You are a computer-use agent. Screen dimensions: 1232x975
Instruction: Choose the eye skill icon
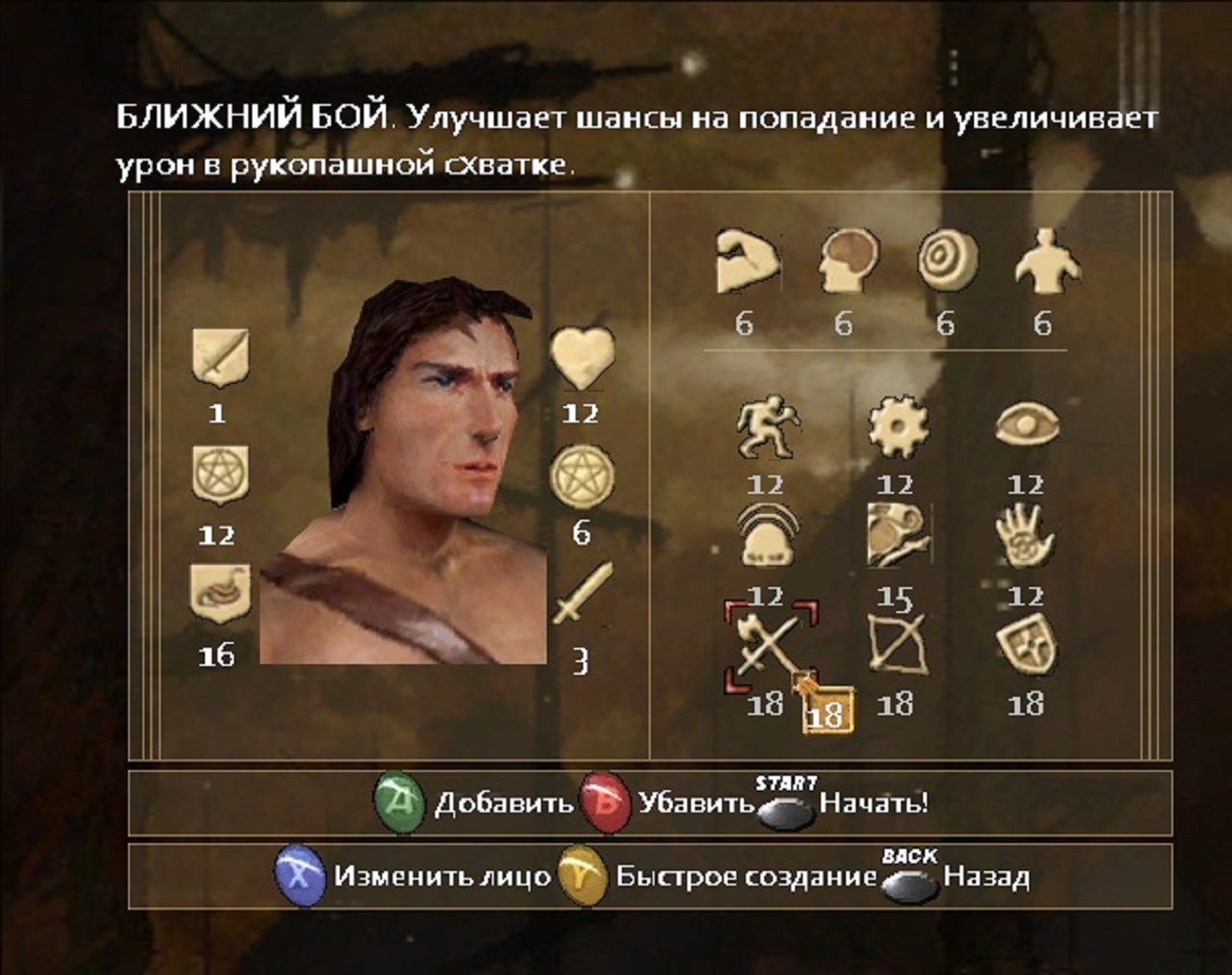[x=1026, y=425]
